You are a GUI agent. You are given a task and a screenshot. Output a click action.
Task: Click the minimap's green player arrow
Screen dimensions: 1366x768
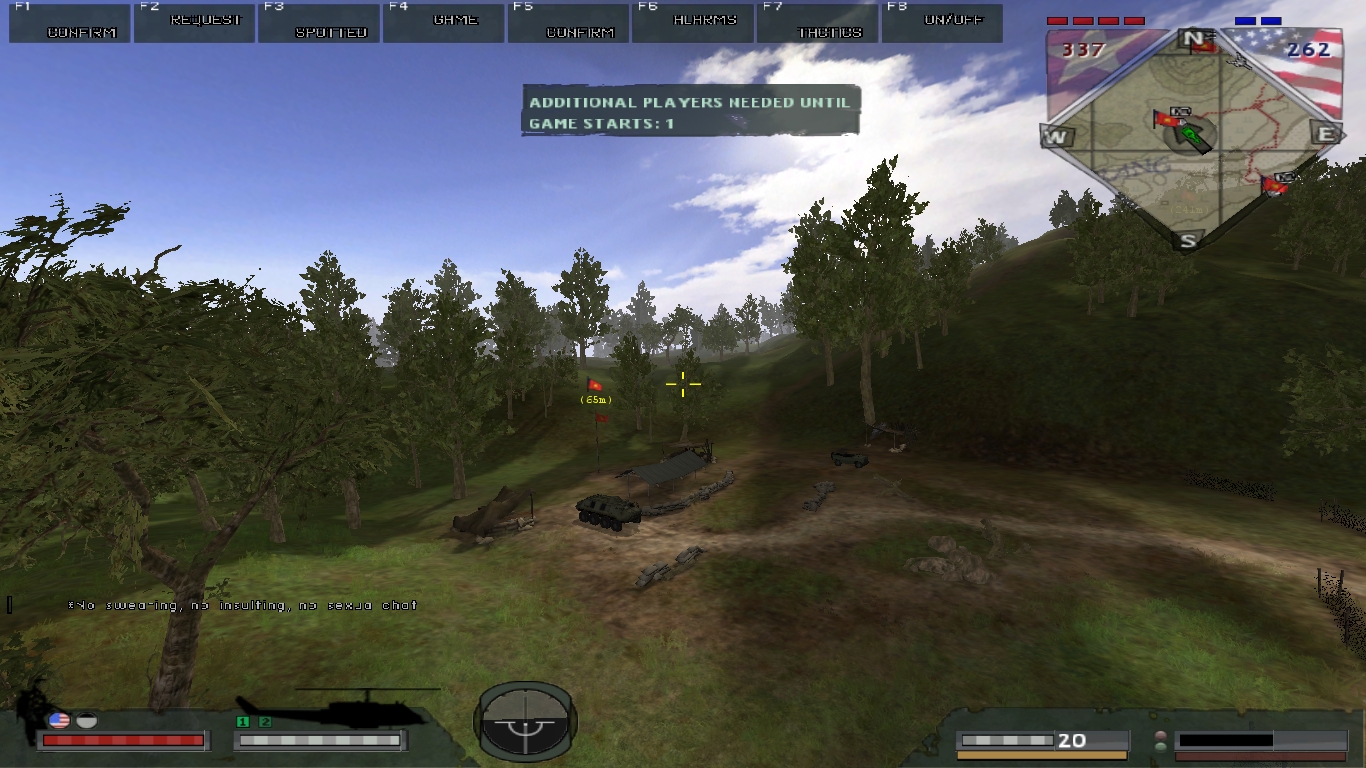pyautogui.click(x=1191, y=135)
